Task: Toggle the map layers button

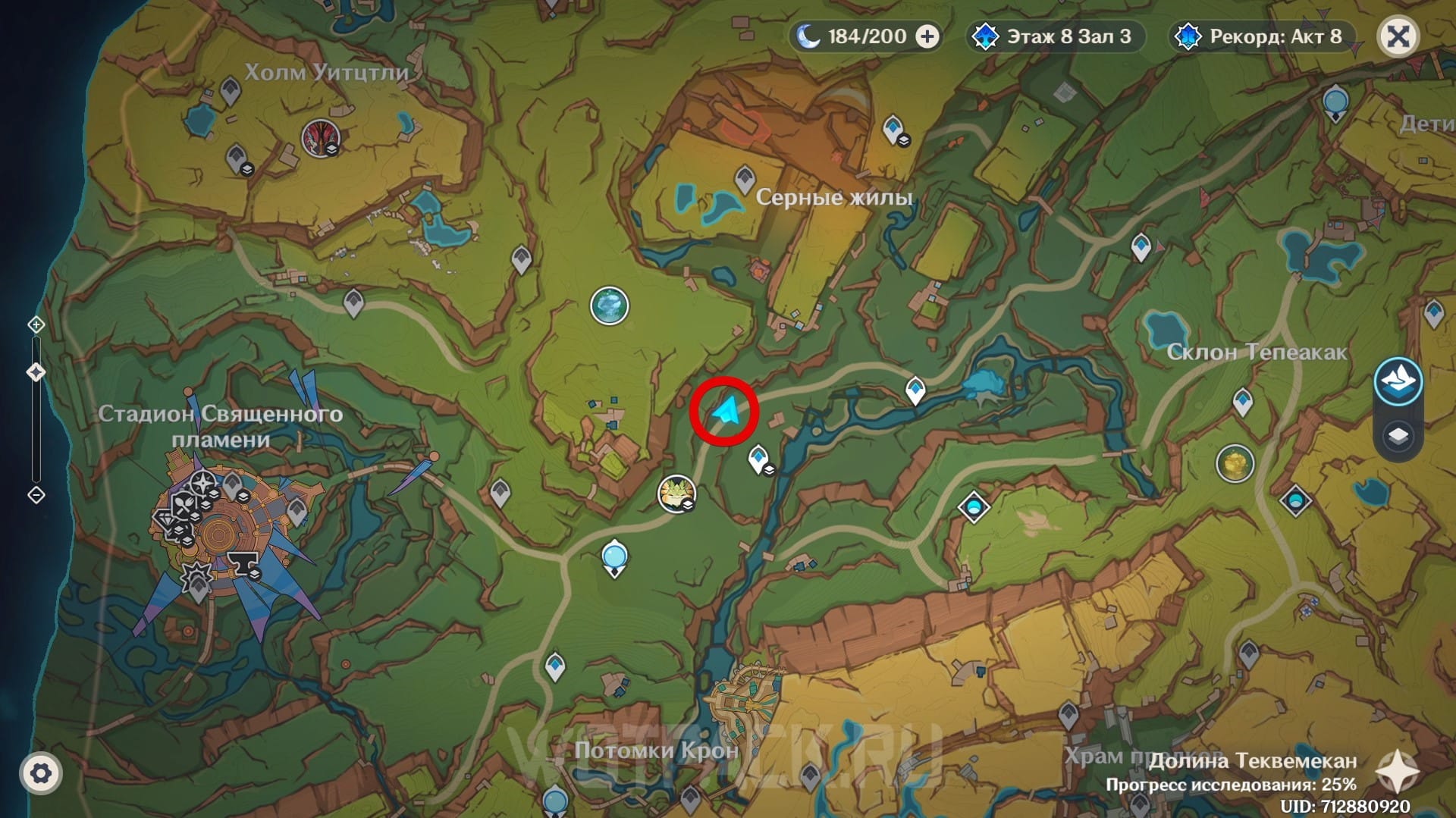Action: coord(1398,436)
